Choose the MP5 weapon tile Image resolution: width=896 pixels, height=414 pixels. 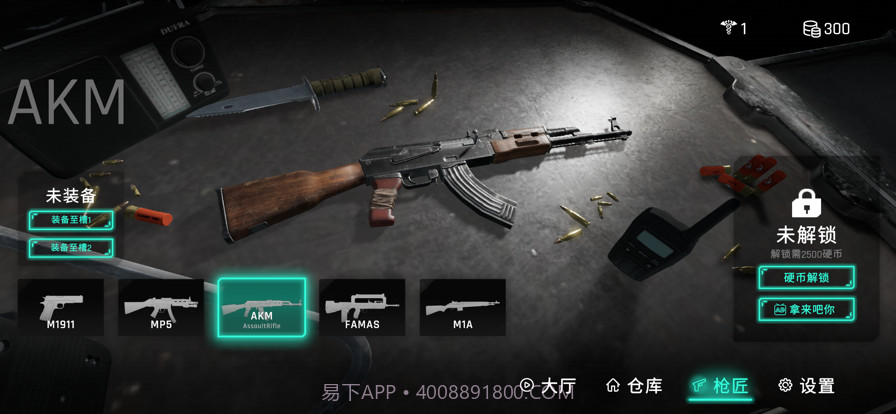tap(161, 307)
